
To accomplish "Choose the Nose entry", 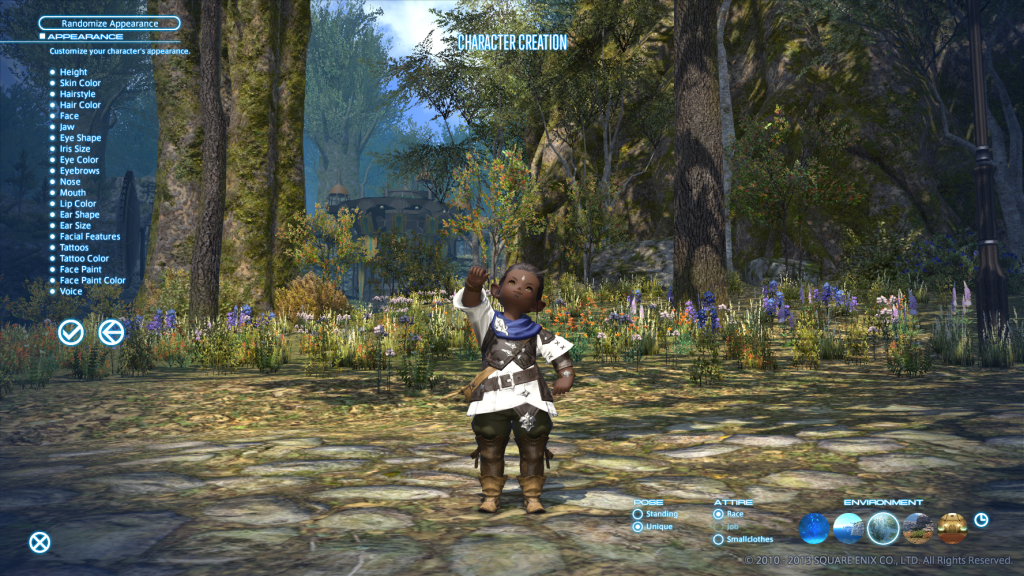I will click(70, 182).
